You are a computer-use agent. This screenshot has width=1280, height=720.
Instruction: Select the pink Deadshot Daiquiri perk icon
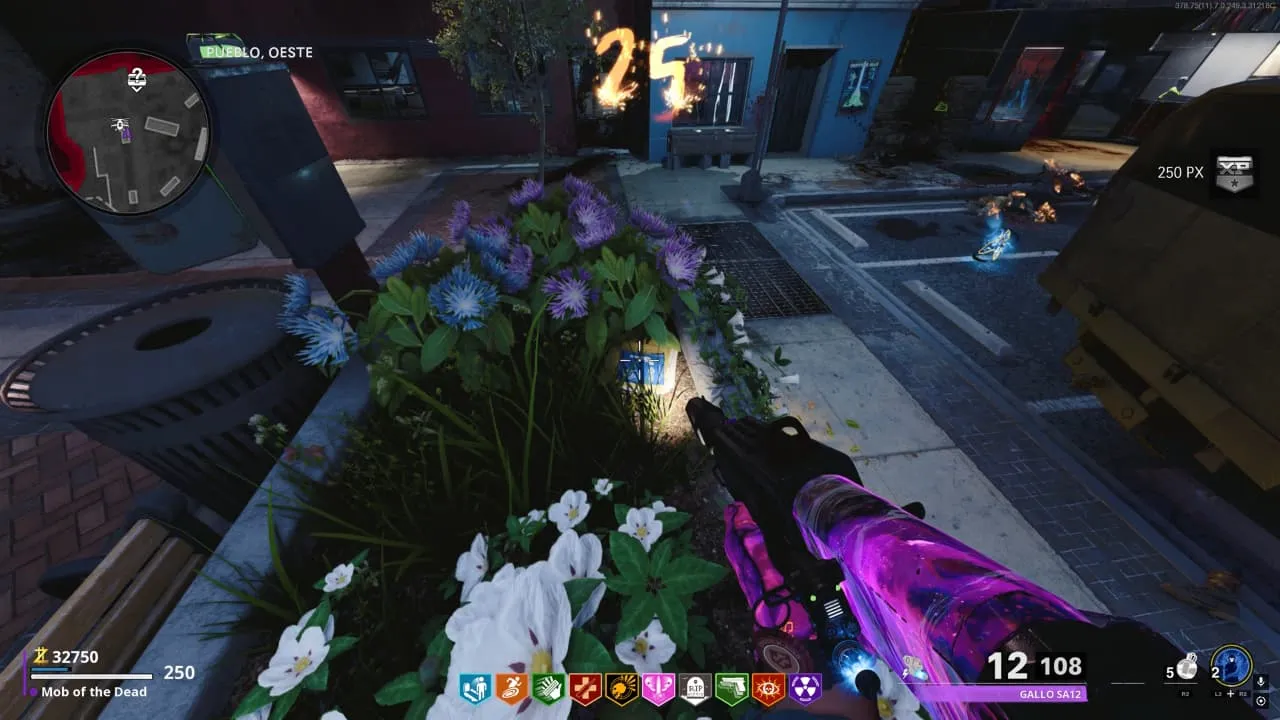pos(658,688)
